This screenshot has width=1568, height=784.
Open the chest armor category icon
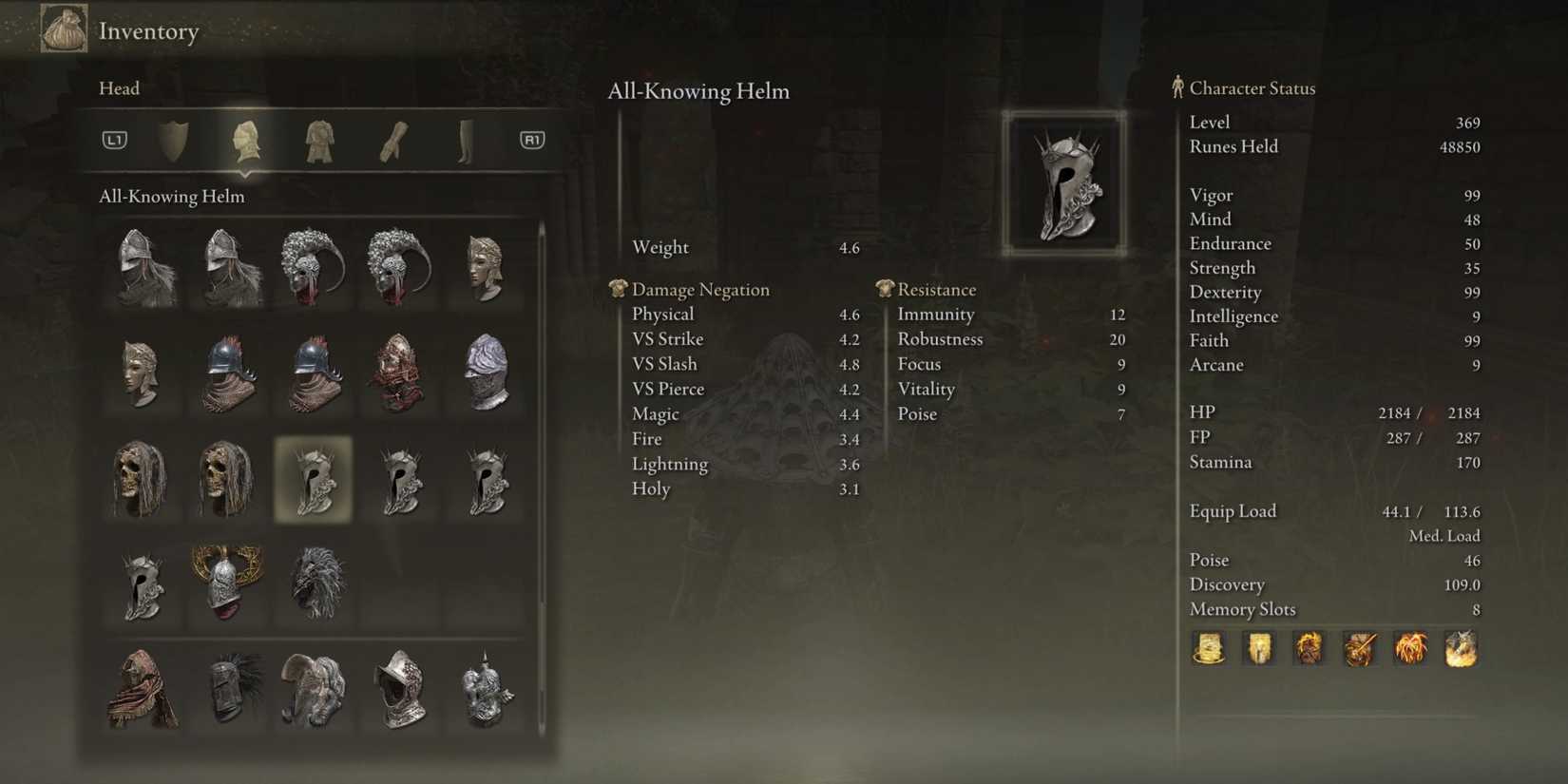(319, 139)
